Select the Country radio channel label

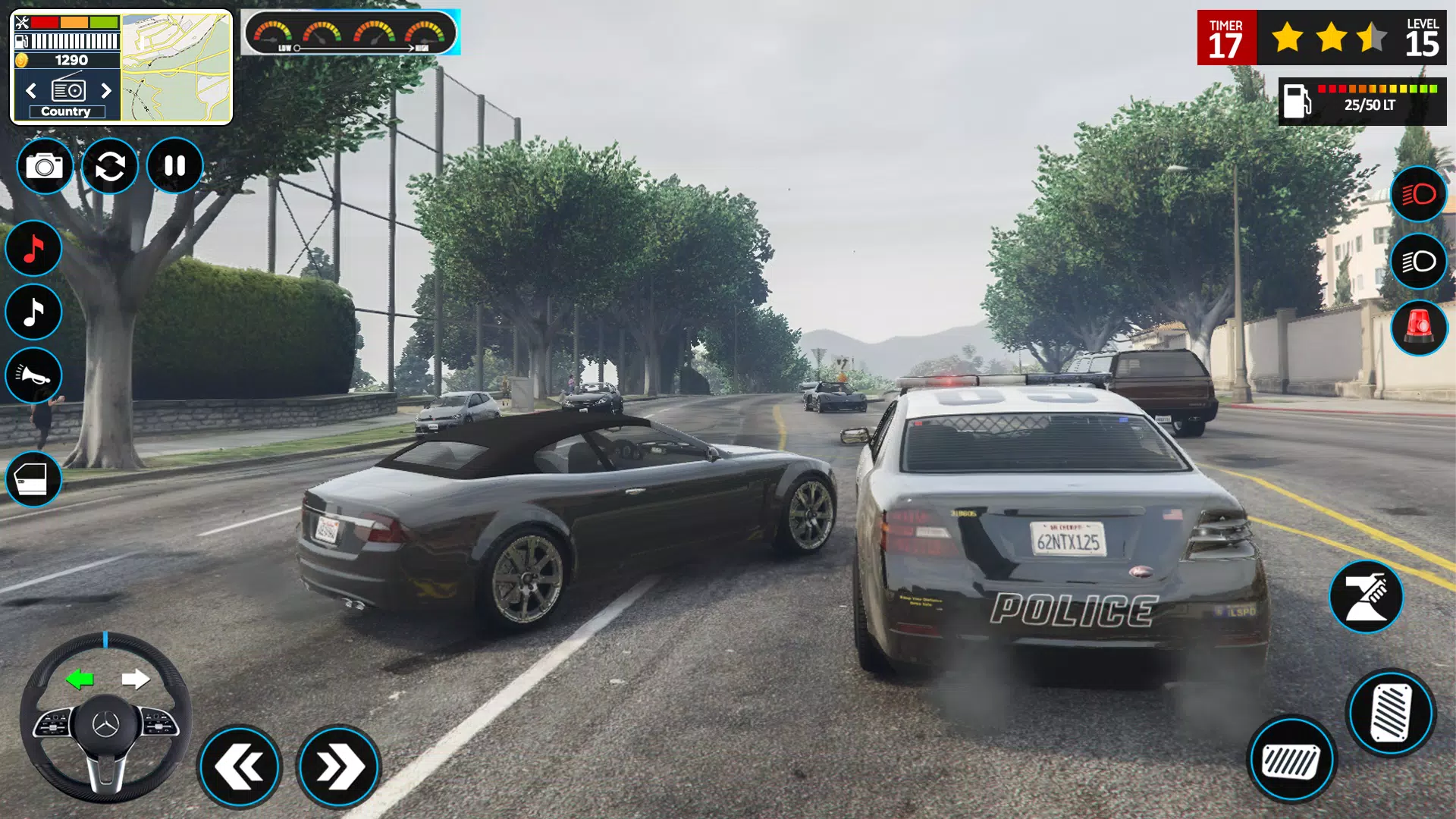coord(67,111)
